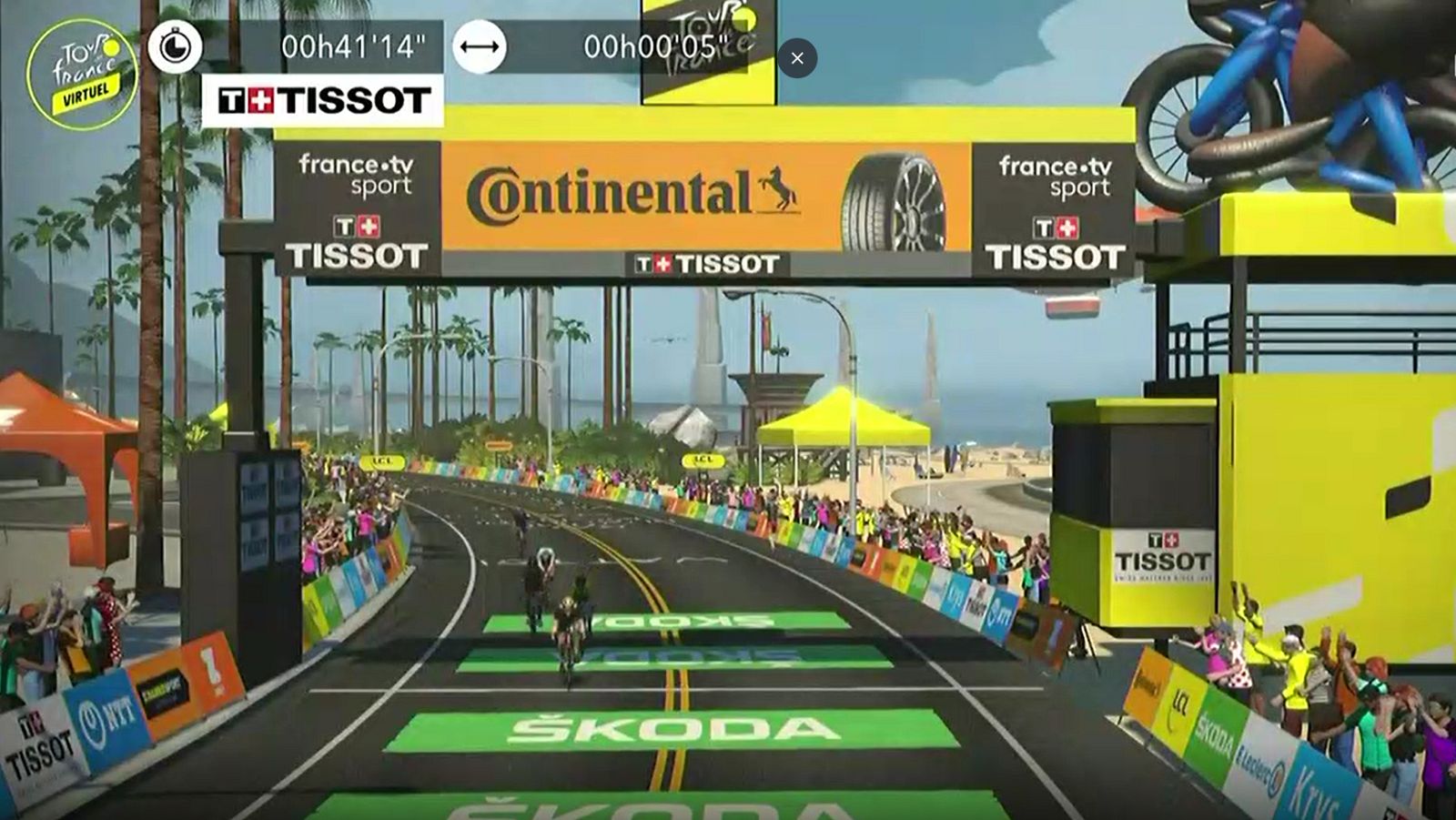The image size is (1456, 820).
Task: Click the SKODA finish line marking
Action: [x=671, y=727]
